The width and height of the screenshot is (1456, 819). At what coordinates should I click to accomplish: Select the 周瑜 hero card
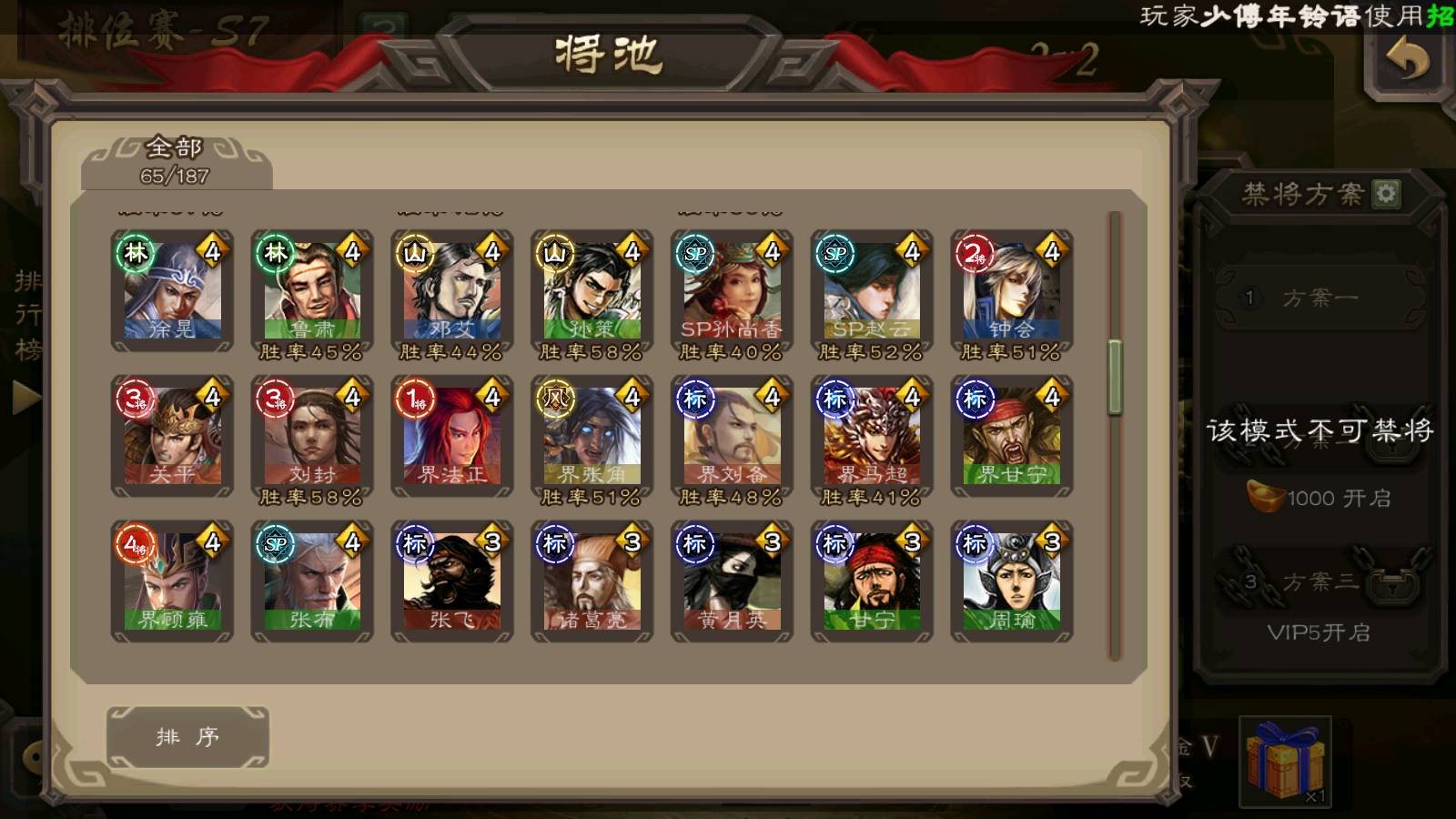point(1012,581)
